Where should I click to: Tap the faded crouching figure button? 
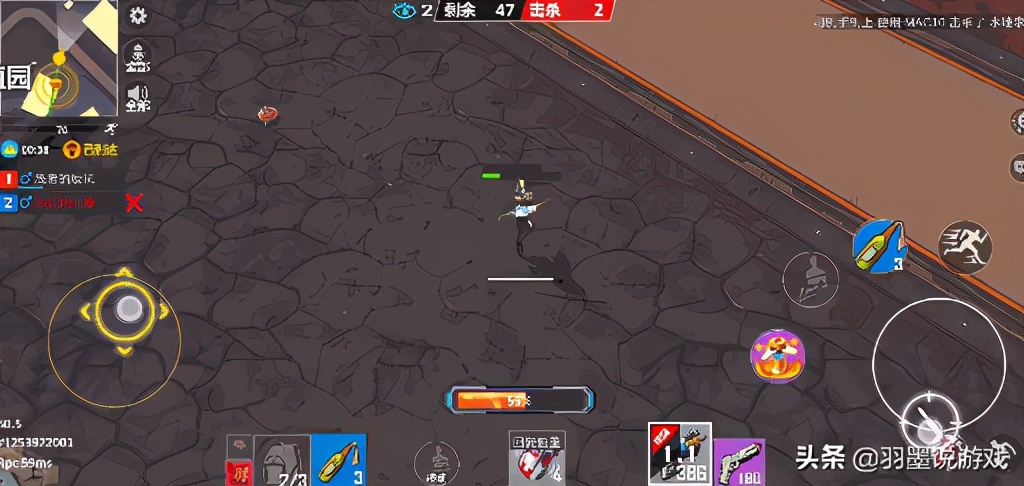[x=810, y=279]
